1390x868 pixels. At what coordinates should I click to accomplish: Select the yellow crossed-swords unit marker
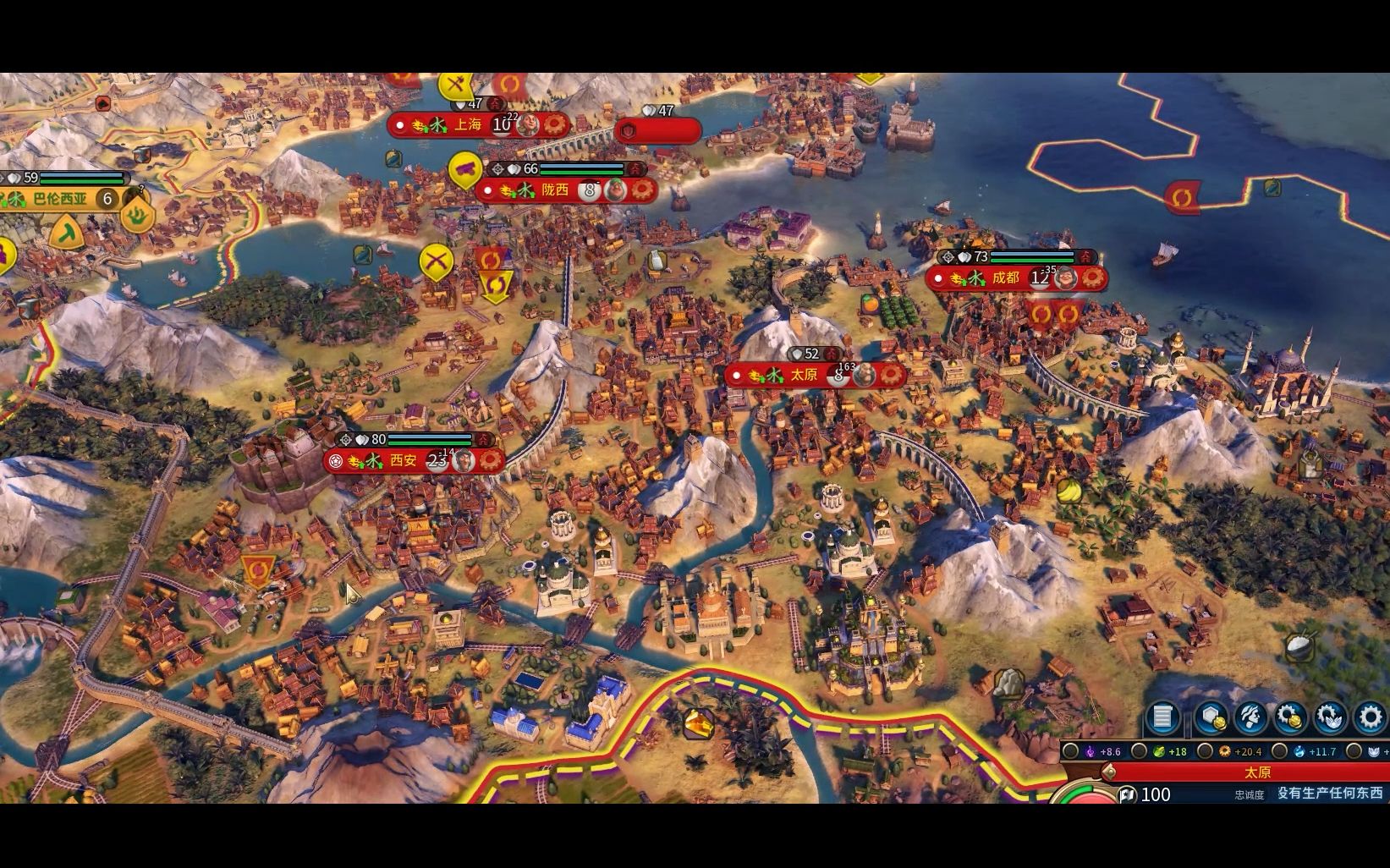tap(437, 261)
